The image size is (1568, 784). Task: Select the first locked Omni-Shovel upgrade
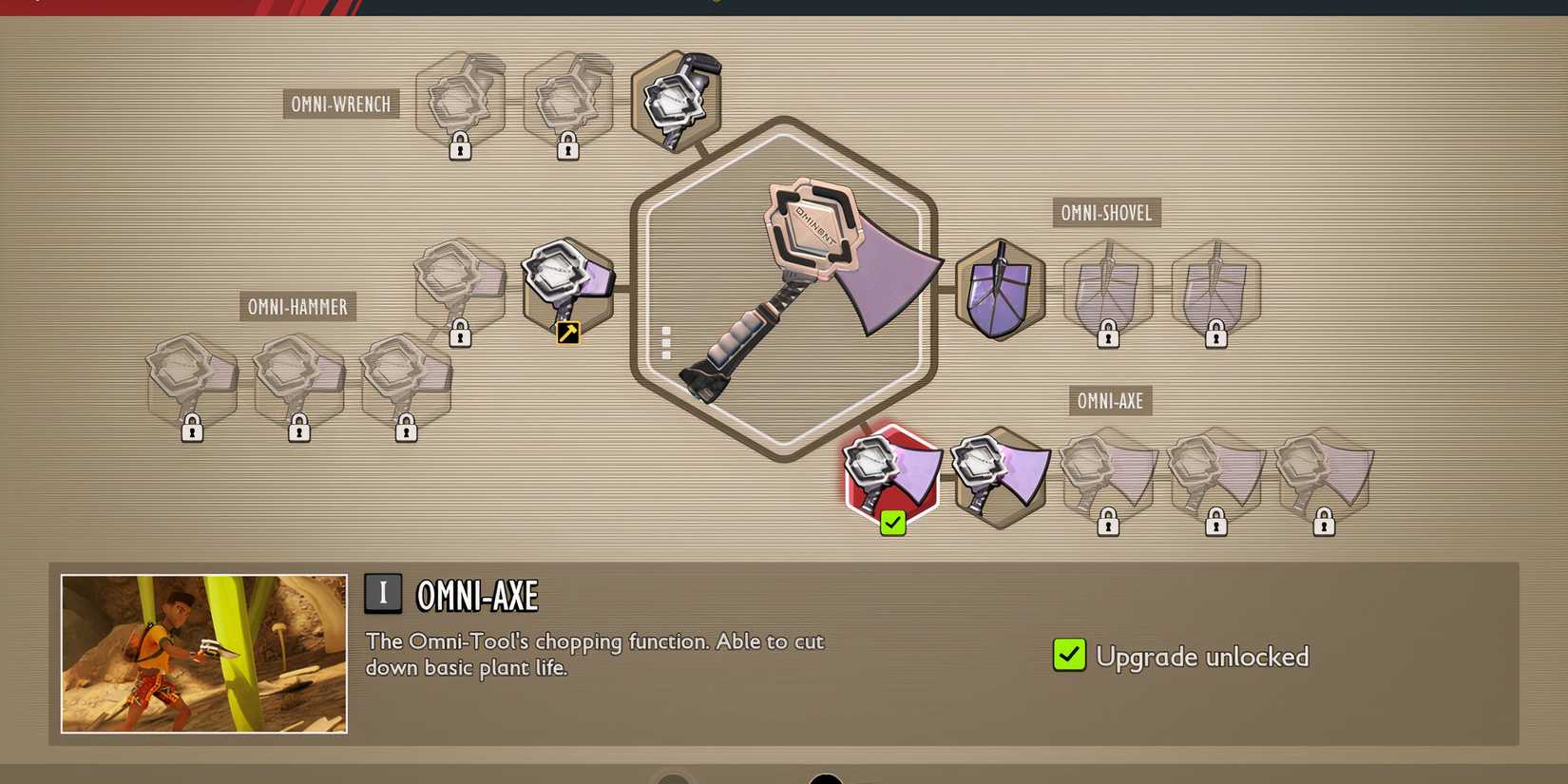pyautogui.click(x=1108, y=290)
